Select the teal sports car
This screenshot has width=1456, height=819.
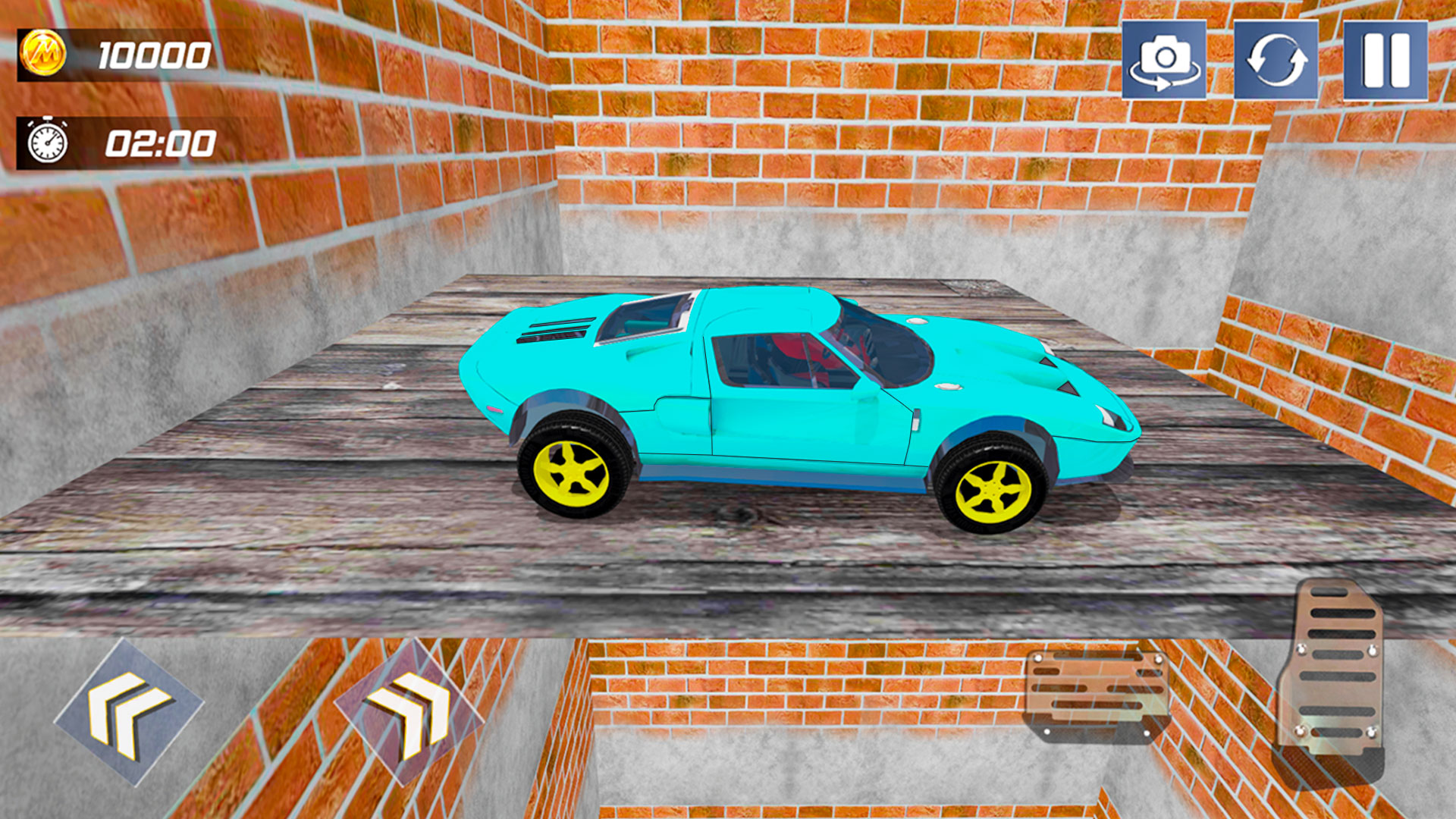(796, 387)
